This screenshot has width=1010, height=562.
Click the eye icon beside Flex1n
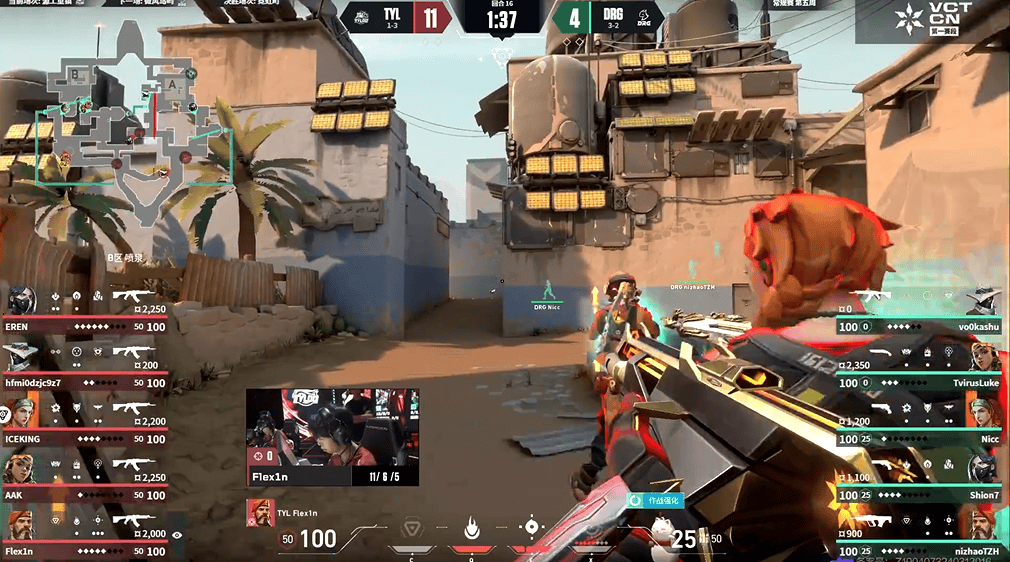pos(178,536)
